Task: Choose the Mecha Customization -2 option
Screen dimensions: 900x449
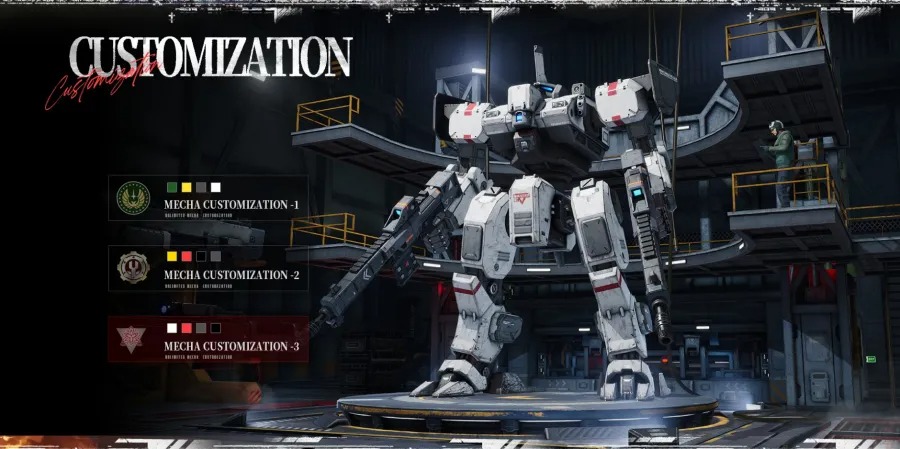Action: tap(231, 274)
